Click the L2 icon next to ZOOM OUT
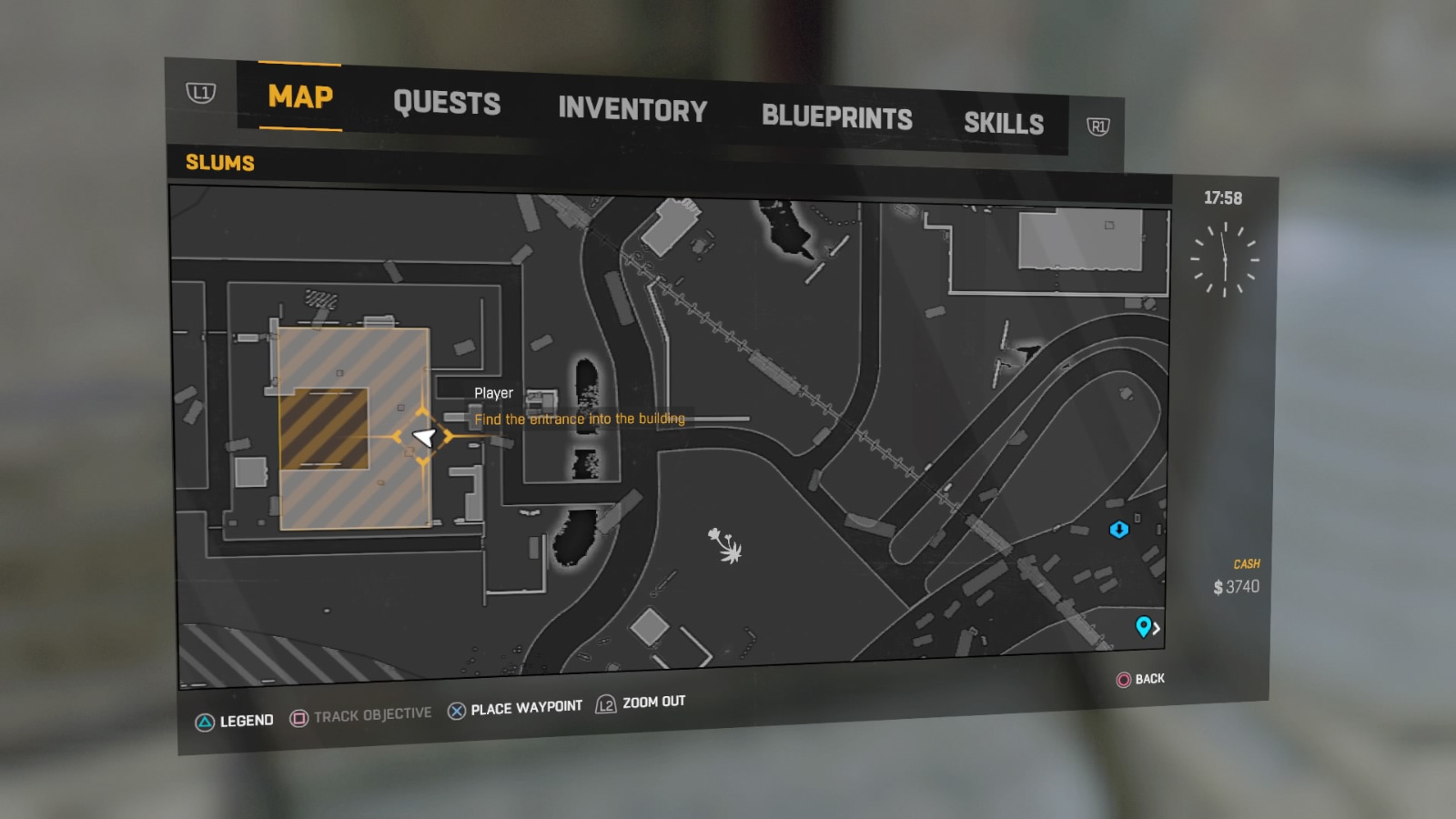 tap(605, 703)
